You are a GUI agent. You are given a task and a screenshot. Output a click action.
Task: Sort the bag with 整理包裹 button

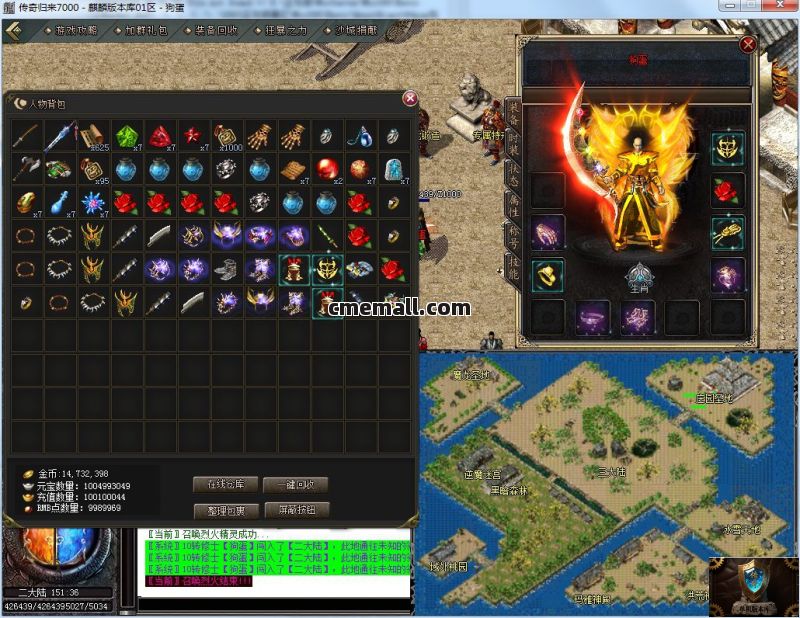pos(226,510)
